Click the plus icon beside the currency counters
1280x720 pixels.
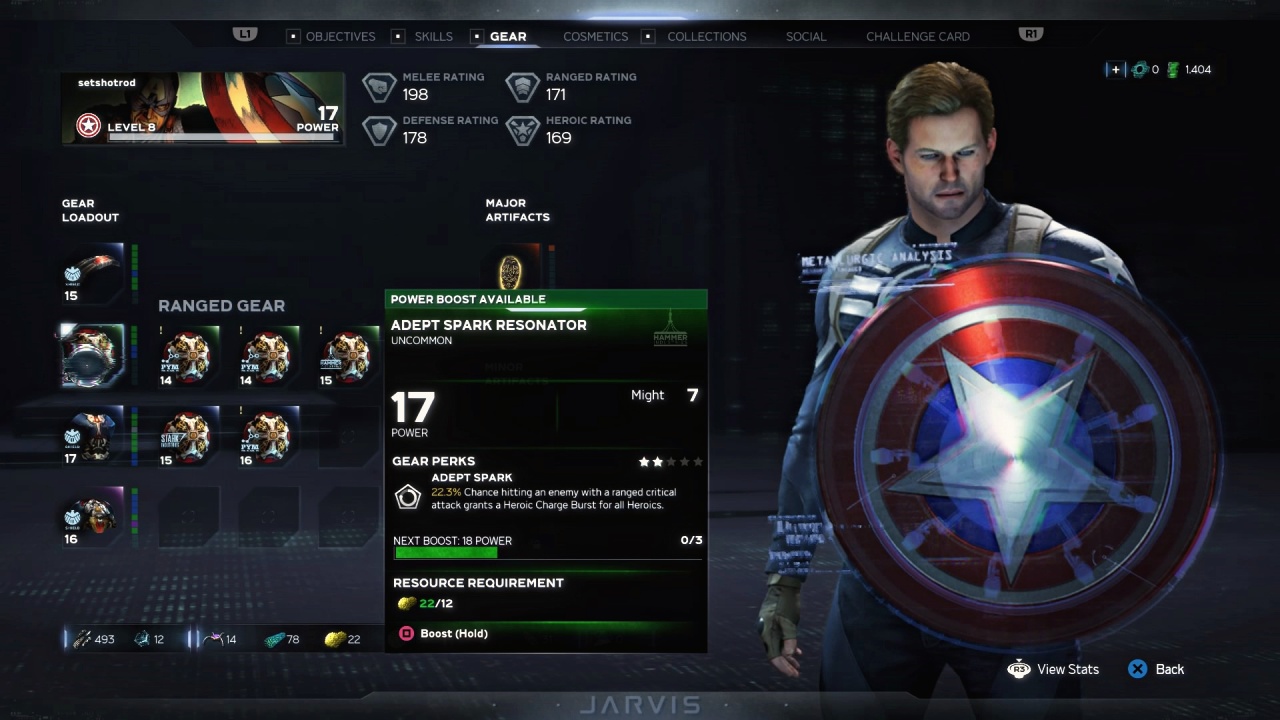click(1114, 70)
